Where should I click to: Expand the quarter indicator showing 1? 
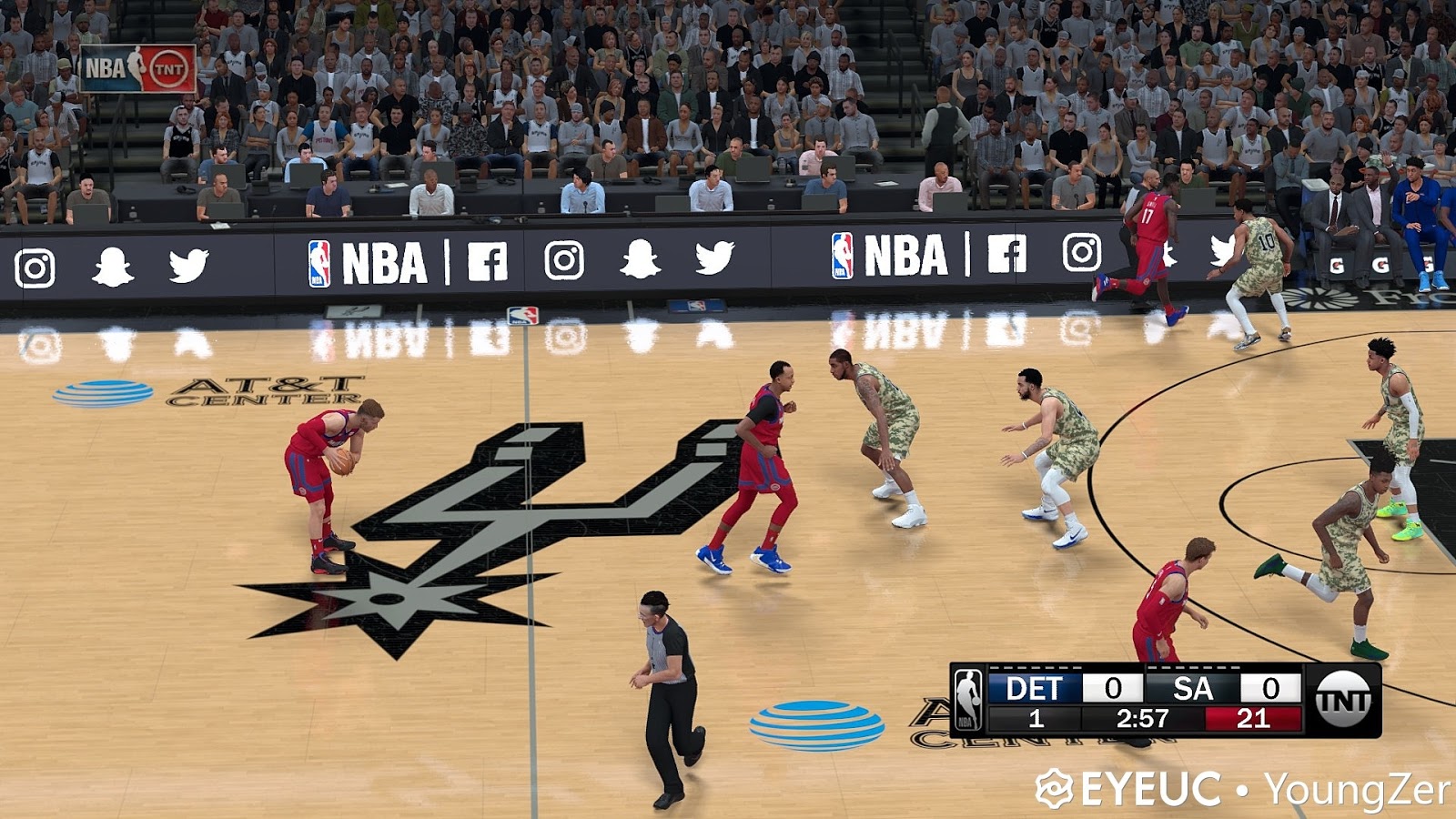1037,718
